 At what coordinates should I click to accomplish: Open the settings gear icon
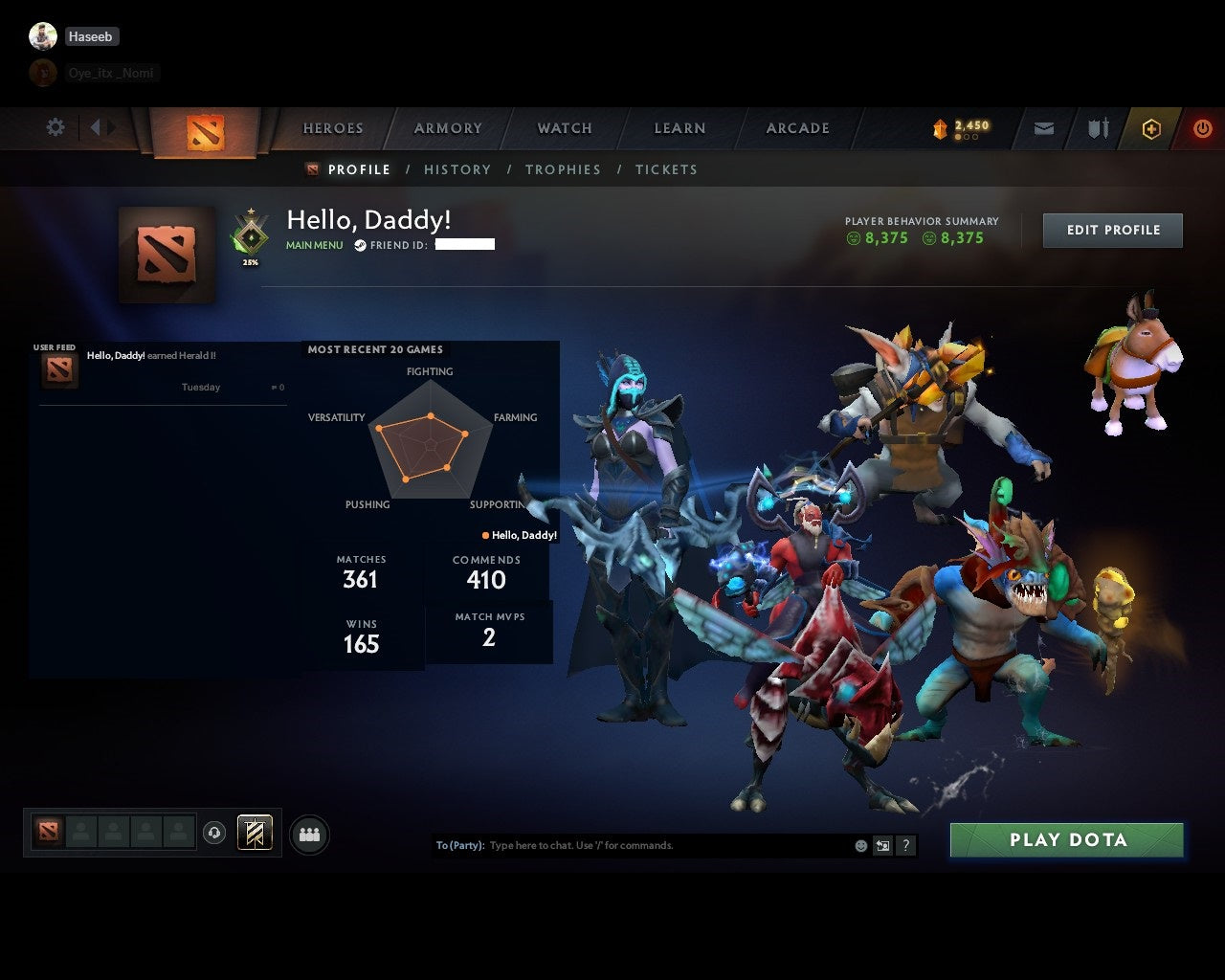click(x=55, y=126)
